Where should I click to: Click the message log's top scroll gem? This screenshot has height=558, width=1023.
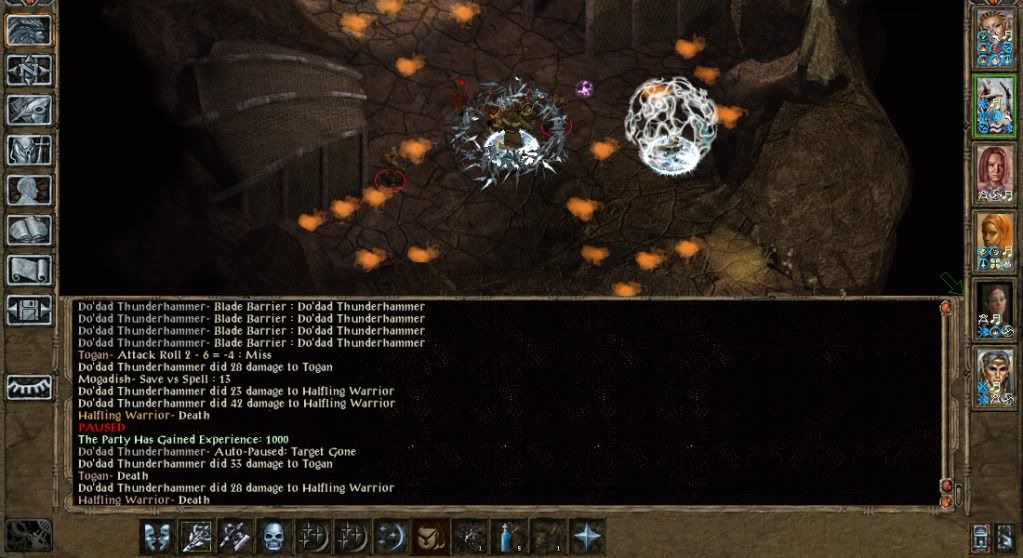pos(945,310)
